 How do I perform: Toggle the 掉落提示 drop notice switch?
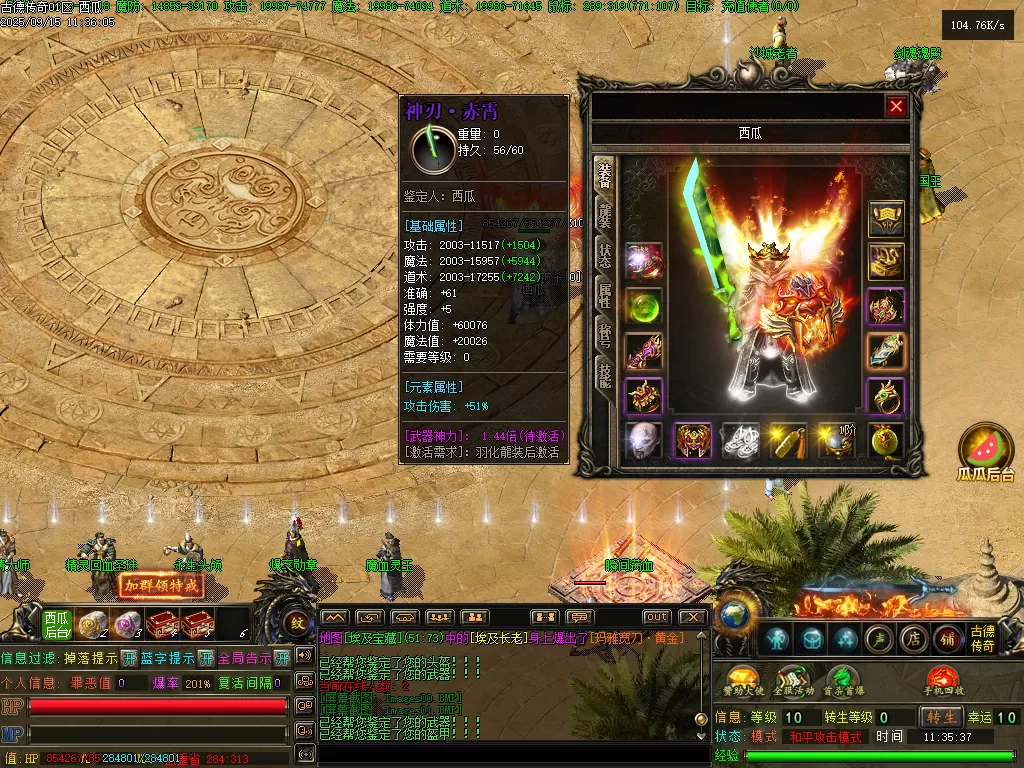point(129,658)
